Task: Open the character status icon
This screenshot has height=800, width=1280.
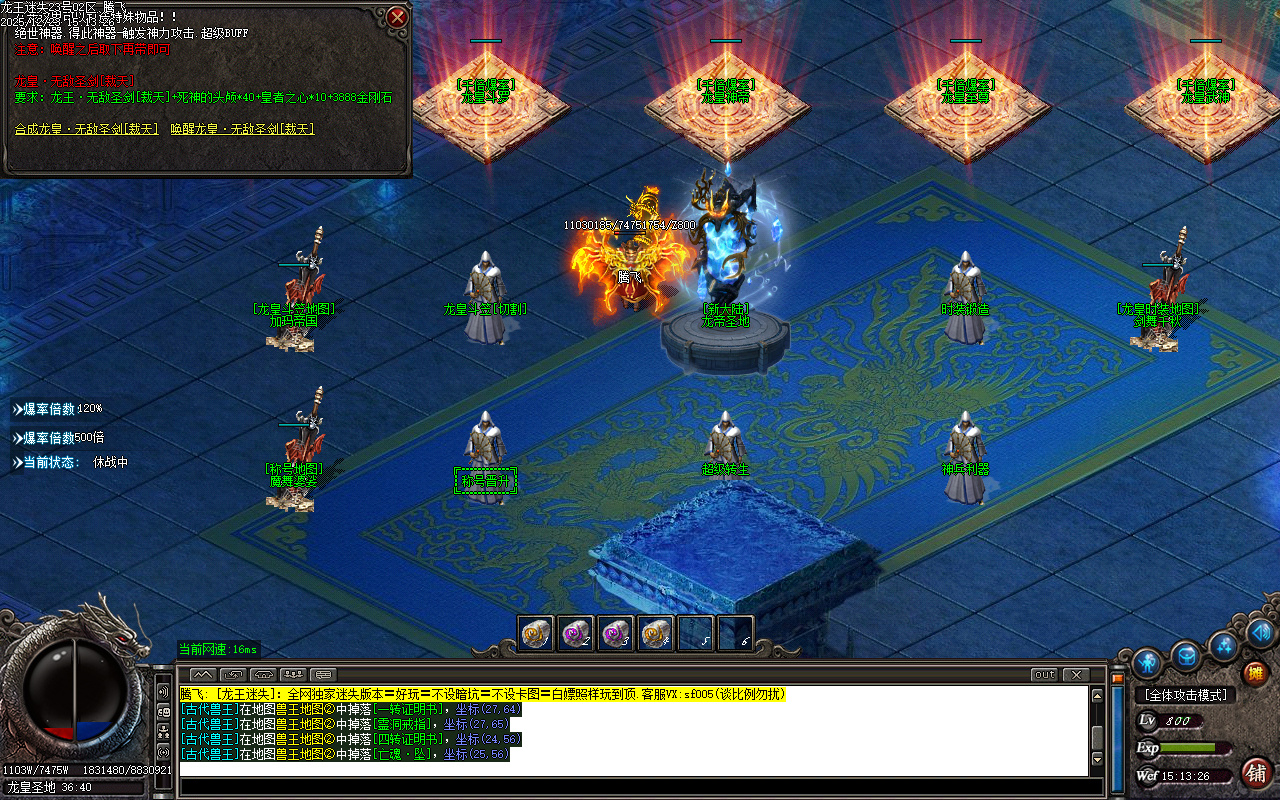Action: (1148, 663)
